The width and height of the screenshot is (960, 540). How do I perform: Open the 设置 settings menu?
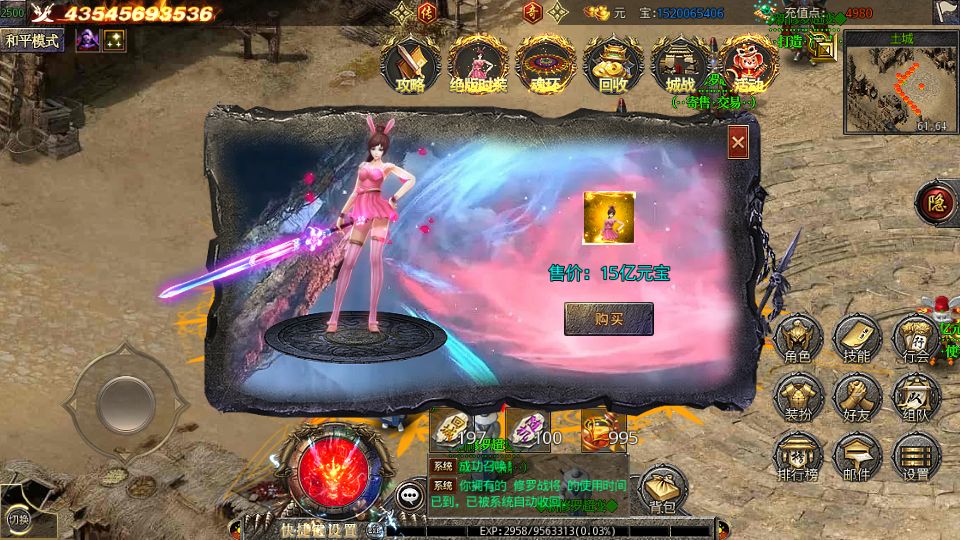[915, 456]
